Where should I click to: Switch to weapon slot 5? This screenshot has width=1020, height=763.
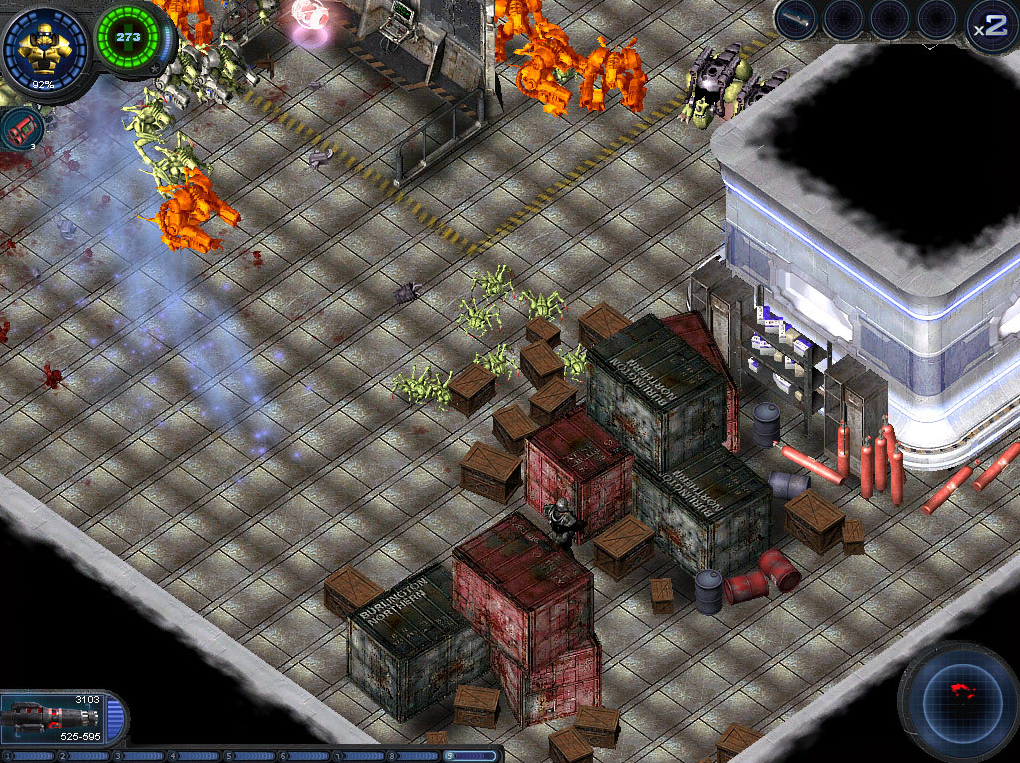tap(250, 756)
